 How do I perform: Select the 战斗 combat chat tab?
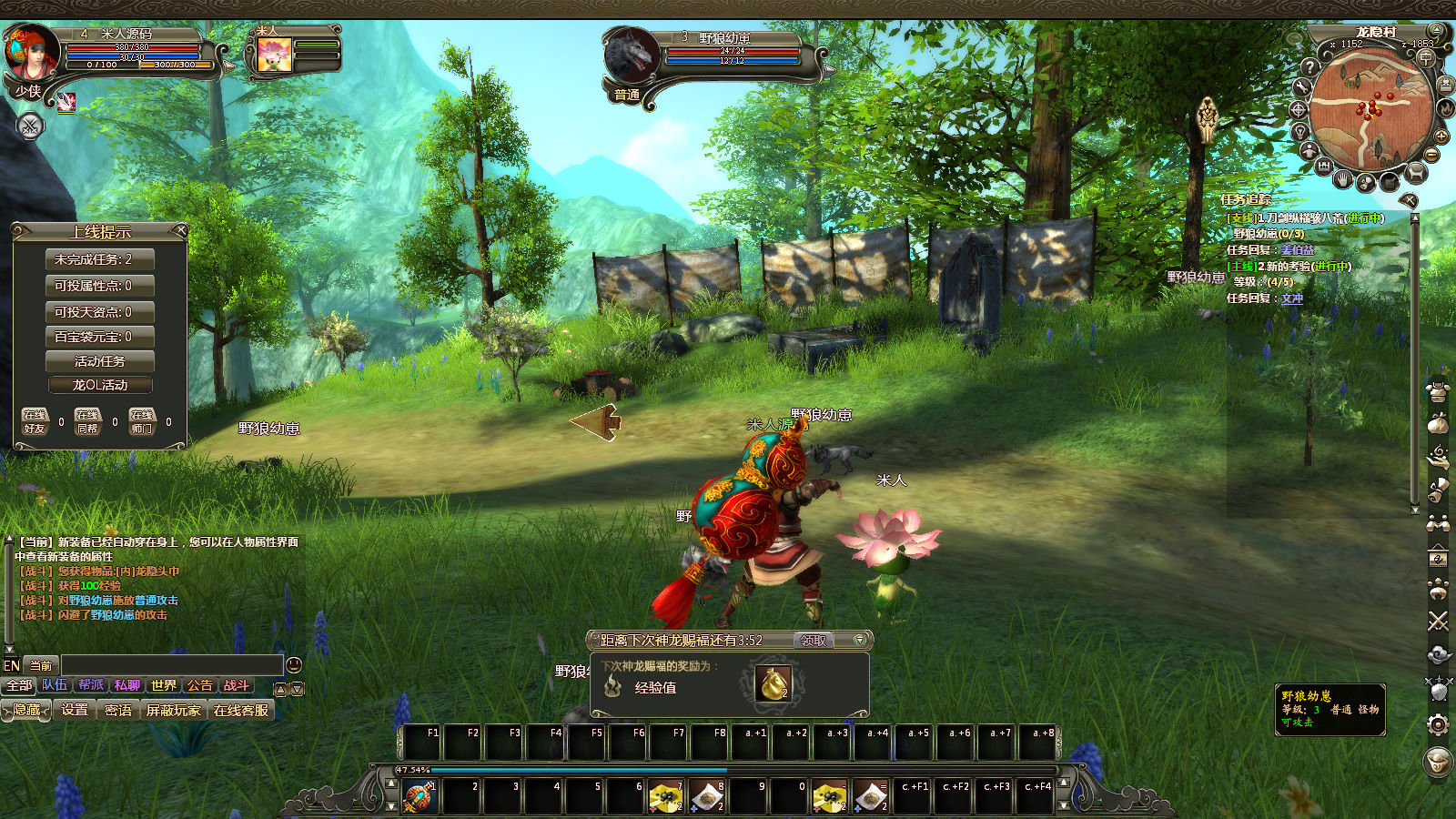(x=236, y=686)
